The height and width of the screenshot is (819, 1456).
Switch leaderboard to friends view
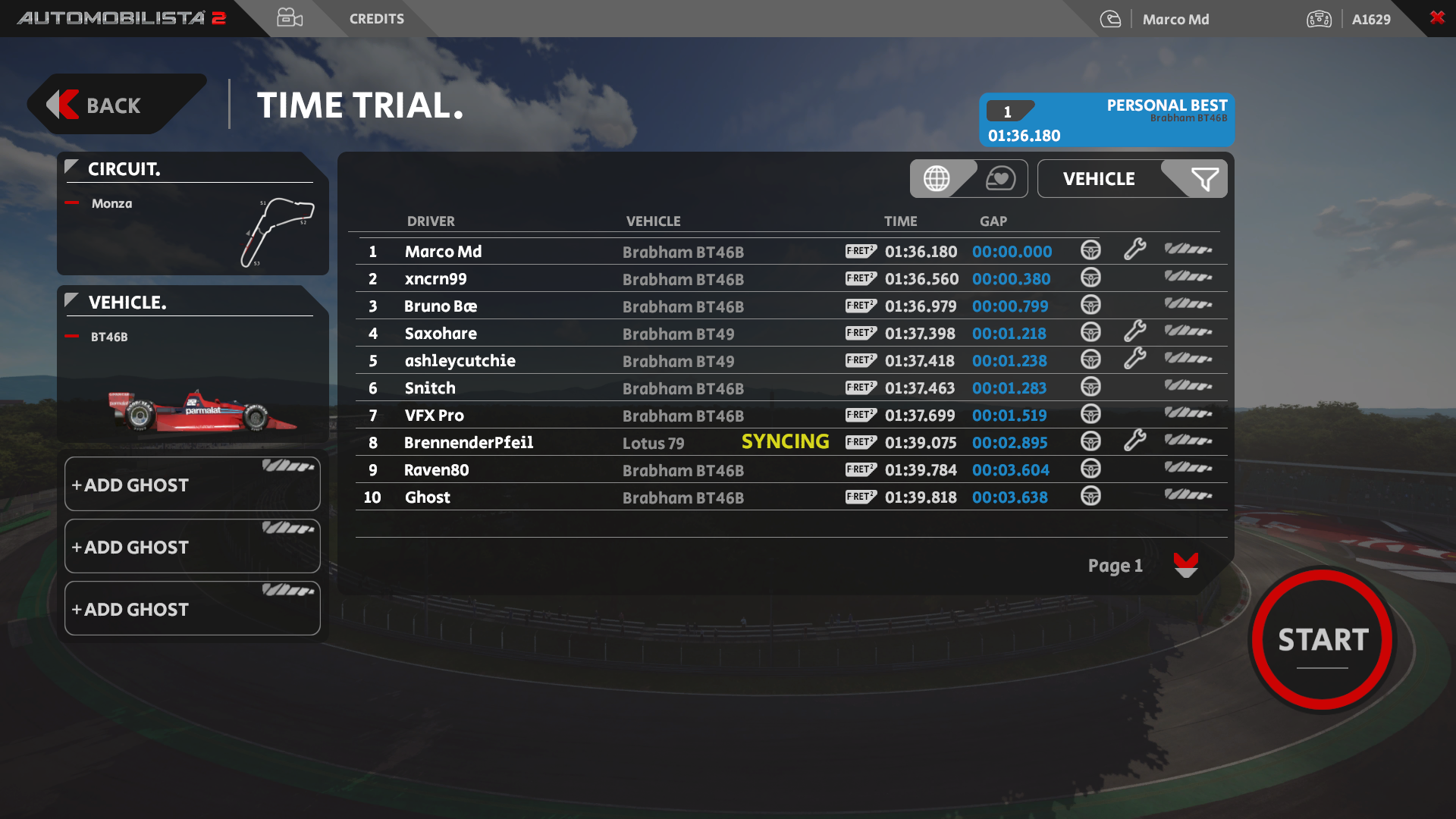click(x=1000, y=179)
